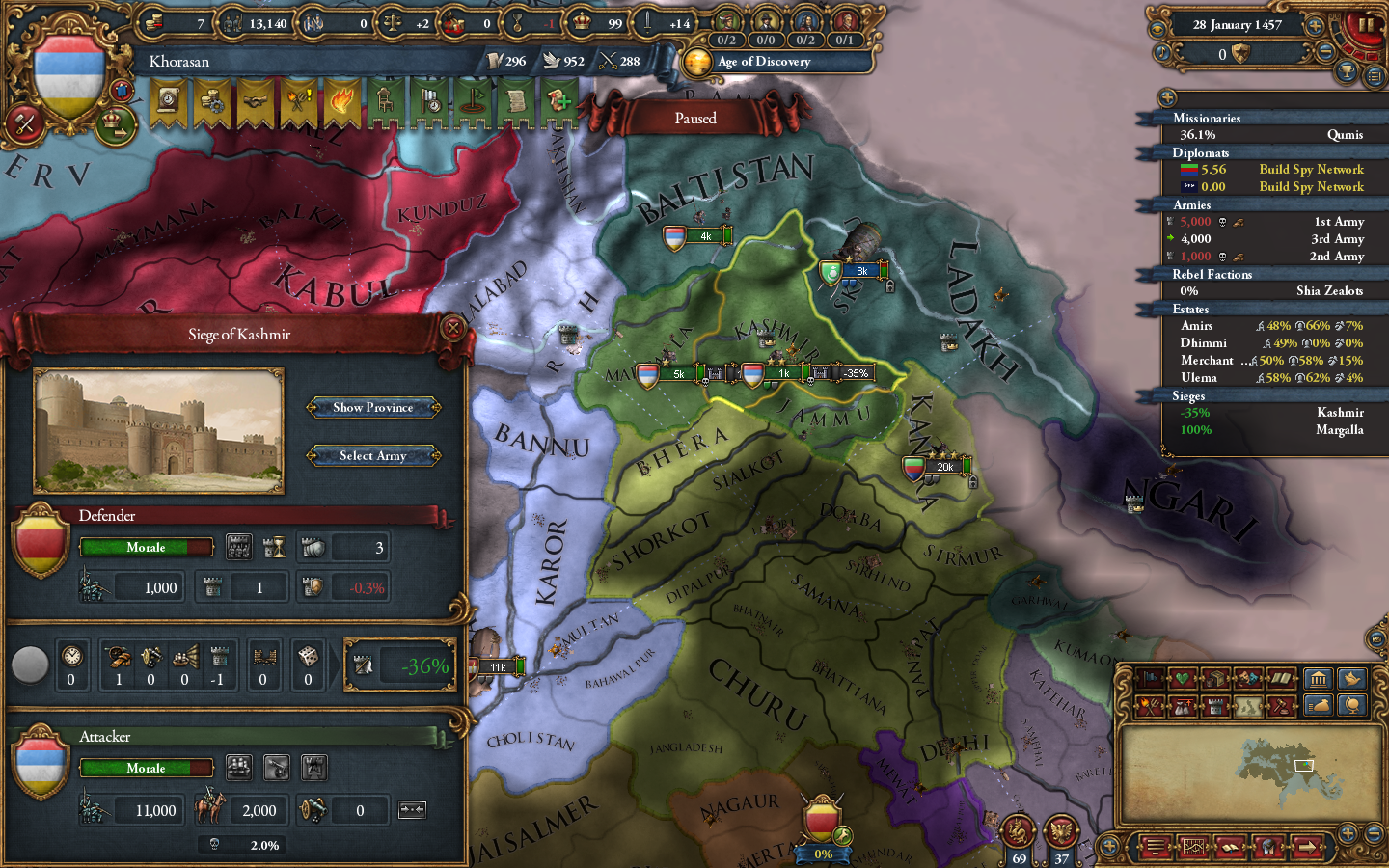Open the Missionaries macrobuilder dove icon
Screen dimensions: 1389x868
[x=1350, y=681]
